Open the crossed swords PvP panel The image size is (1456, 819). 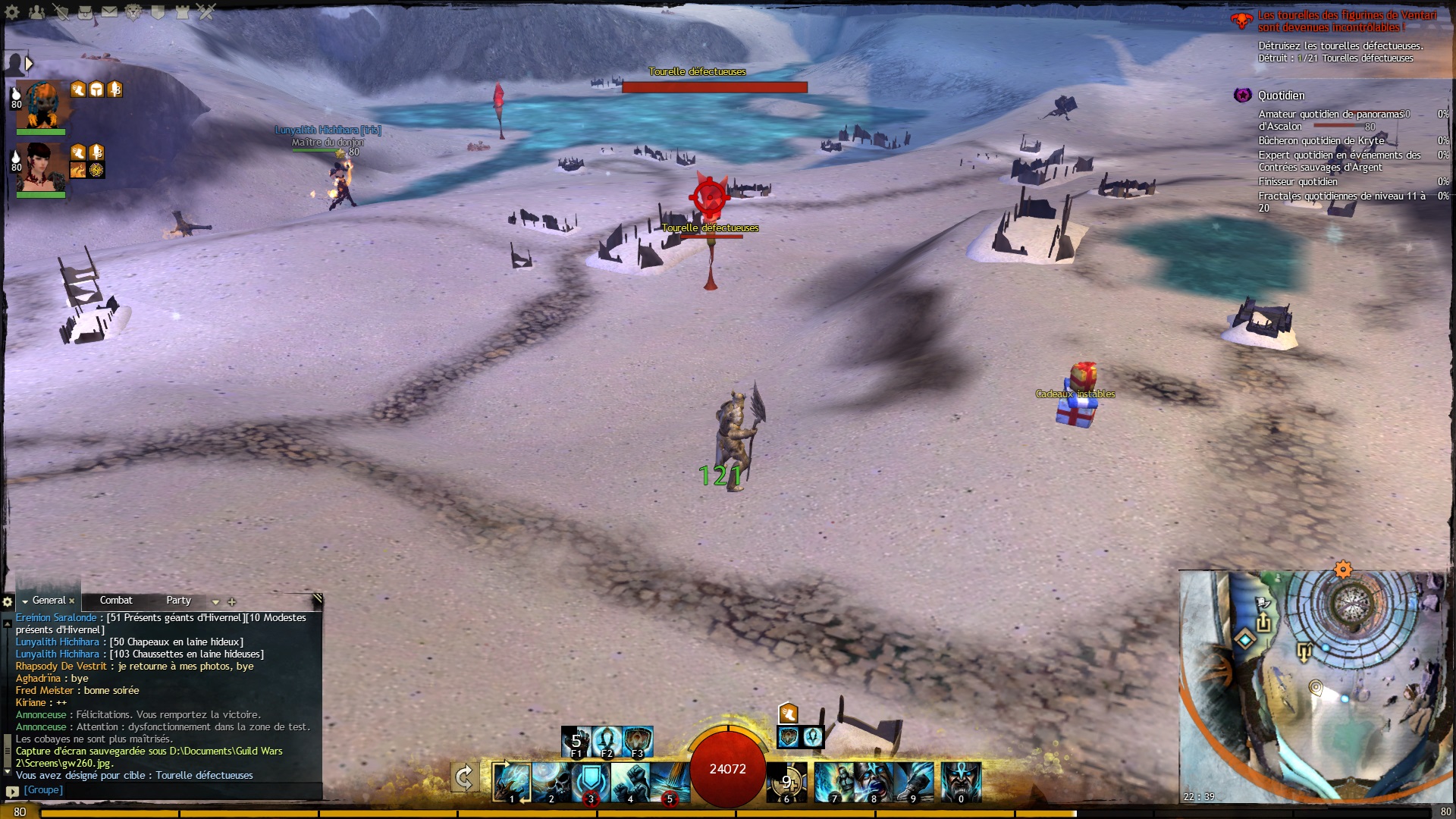(206, 12)
